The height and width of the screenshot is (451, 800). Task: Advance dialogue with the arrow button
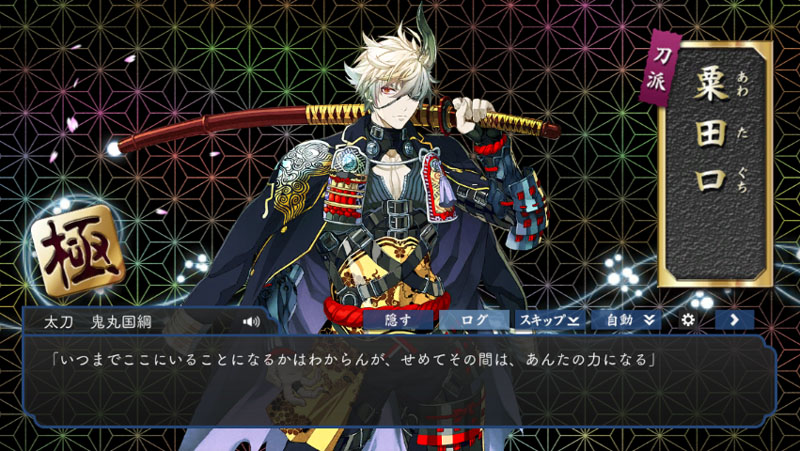(x=734, y=320)
